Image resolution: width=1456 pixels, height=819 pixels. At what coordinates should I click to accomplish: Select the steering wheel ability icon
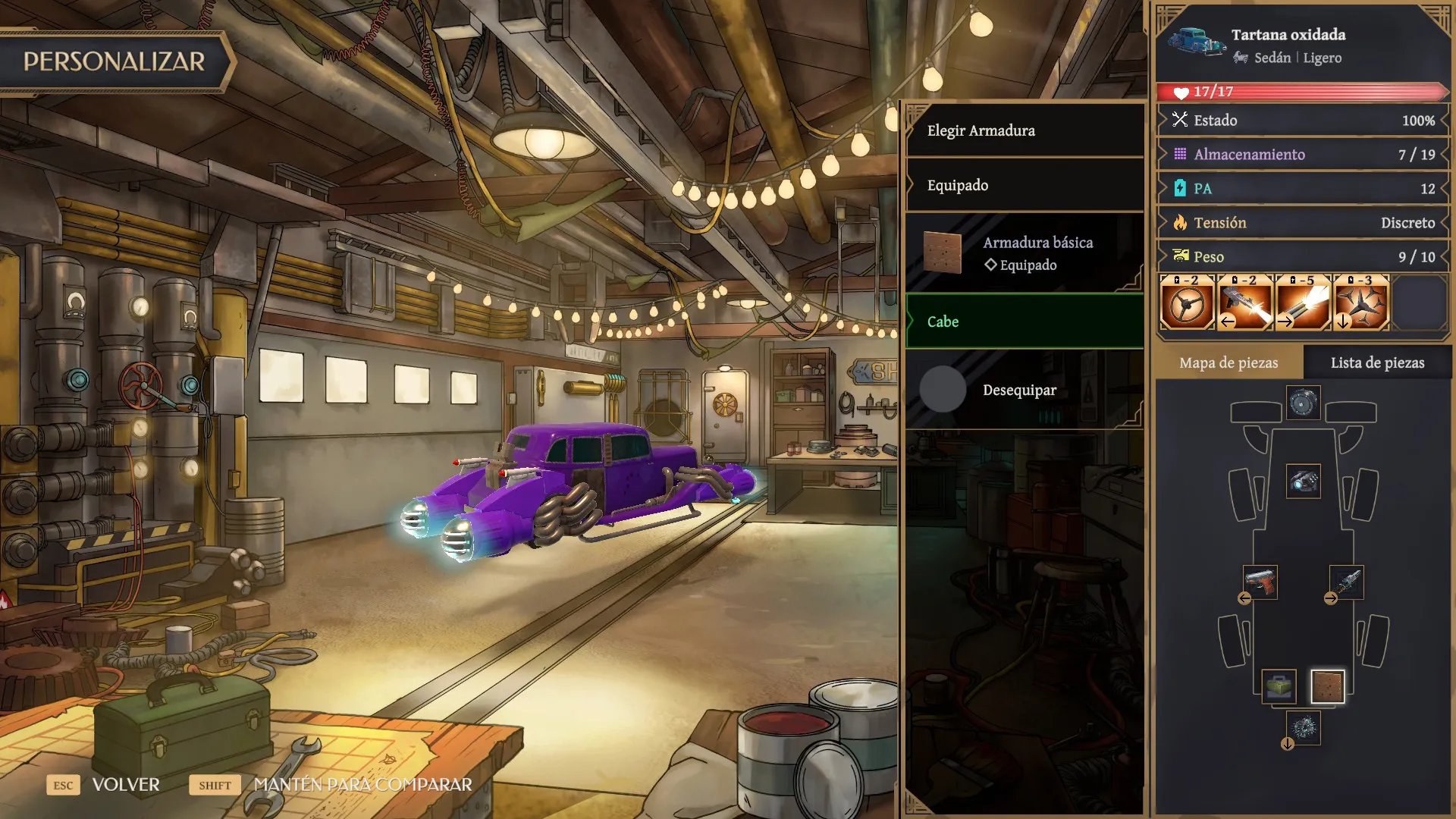coord(1188,303)
